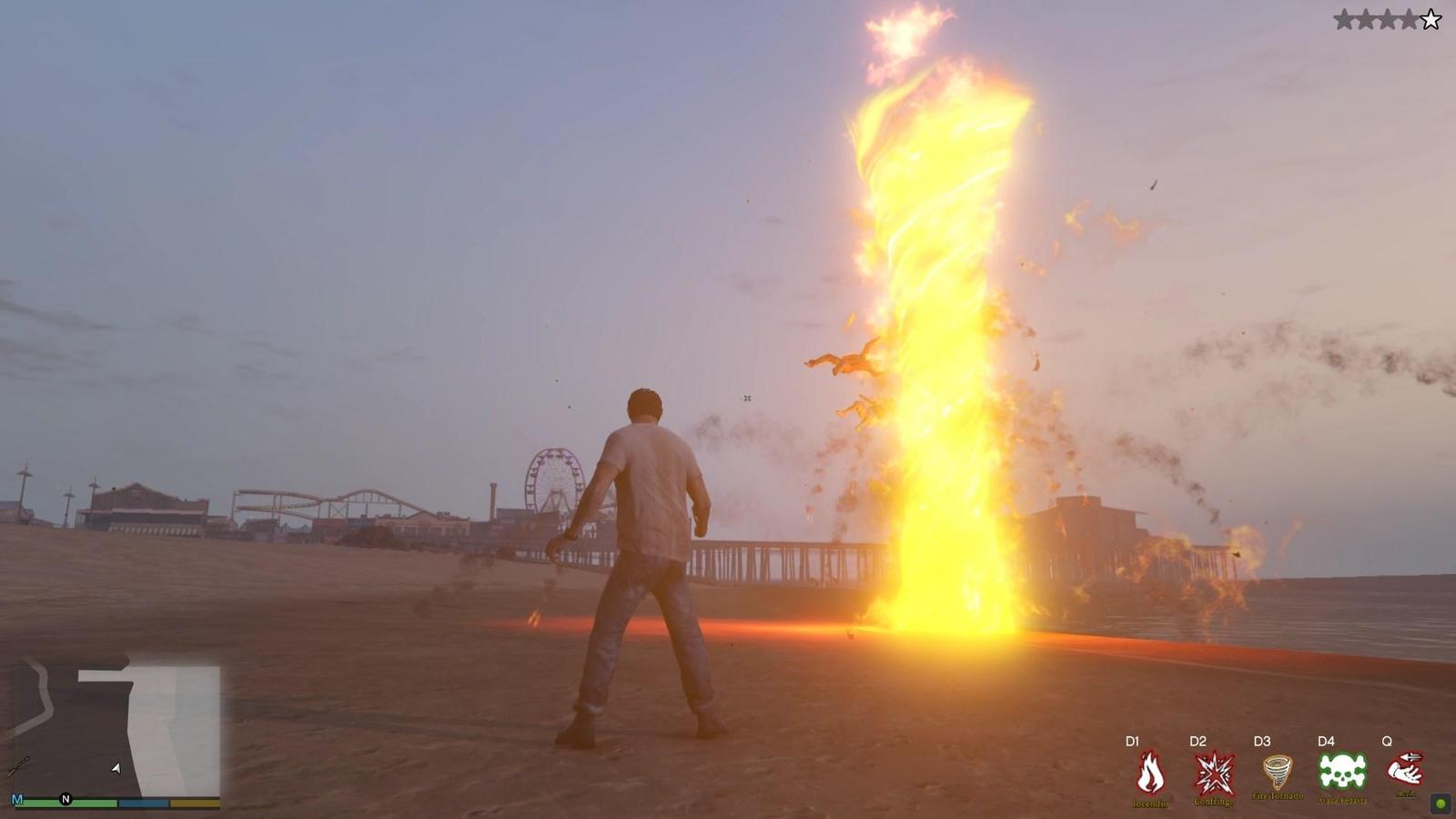Click the N compass marker on minimap

point(66,799)
